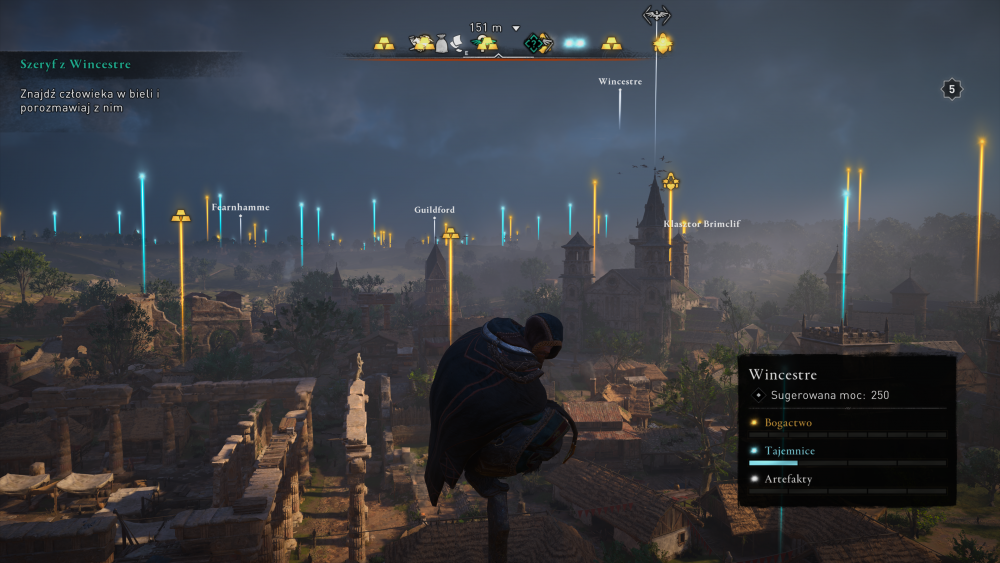Select the Bogactwo row in Wincestre panel

[847, 424]
